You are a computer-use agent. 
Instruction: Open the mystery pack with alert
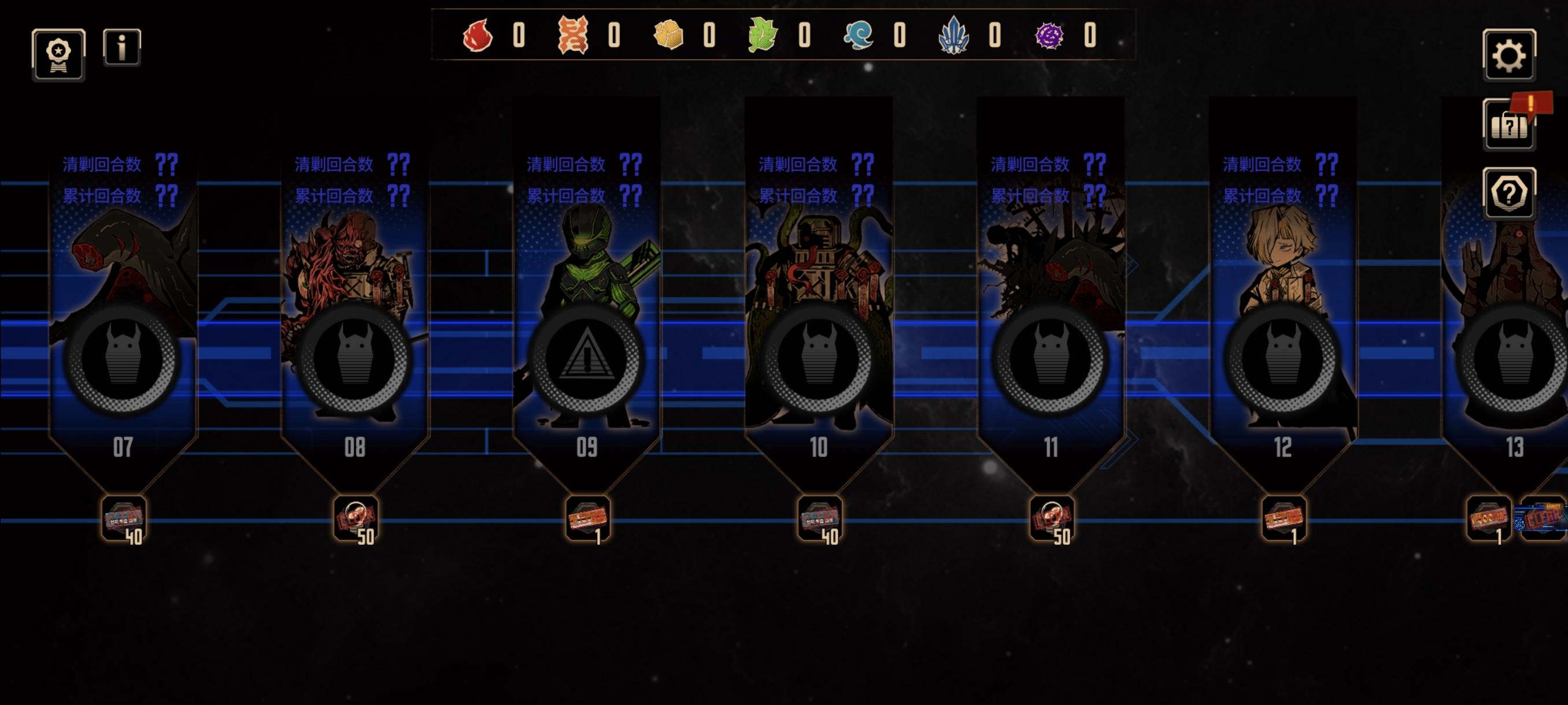tap(1508, 125)
